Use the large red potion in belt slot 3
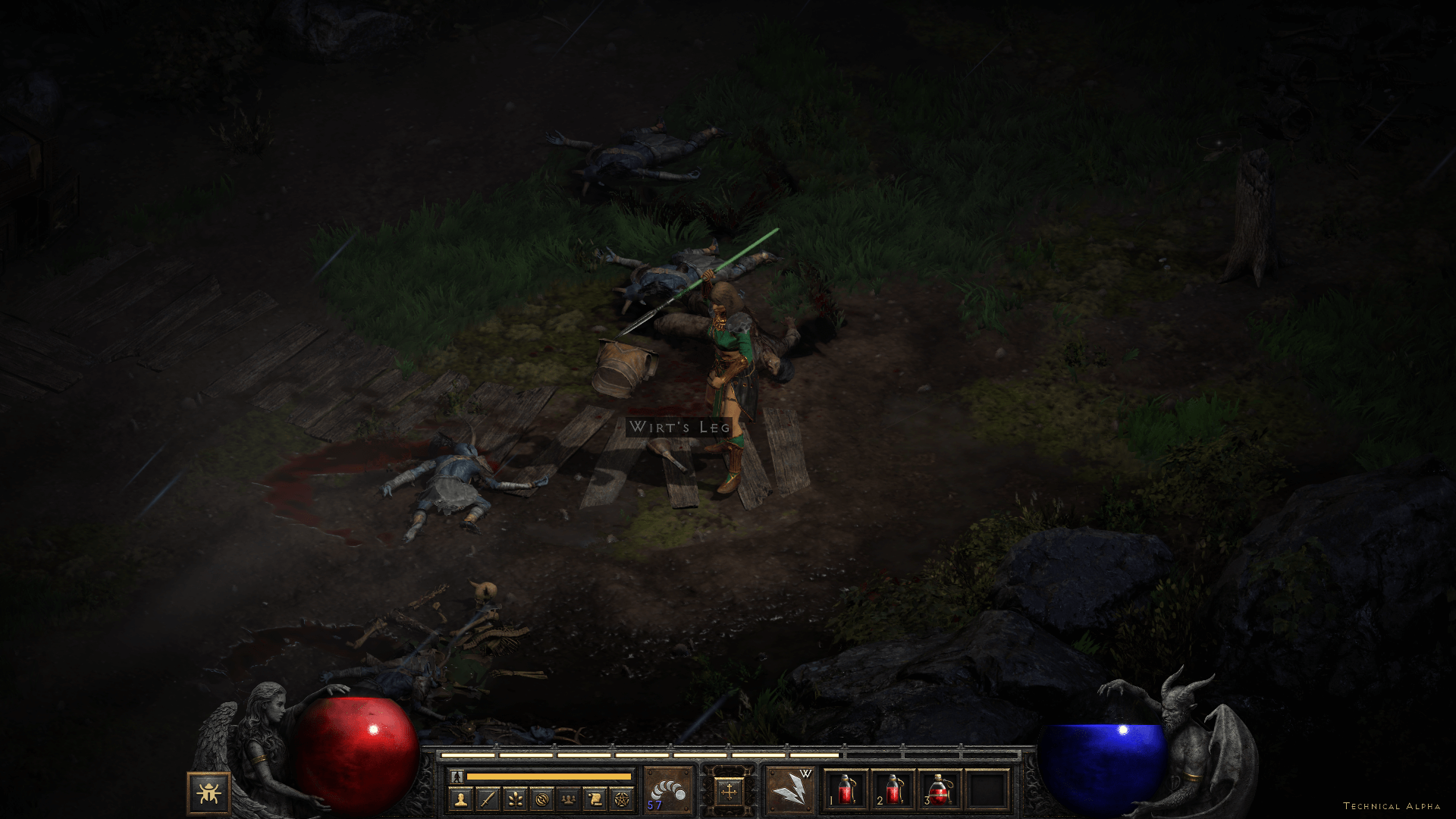1456x819 pixels. (940, 790)
